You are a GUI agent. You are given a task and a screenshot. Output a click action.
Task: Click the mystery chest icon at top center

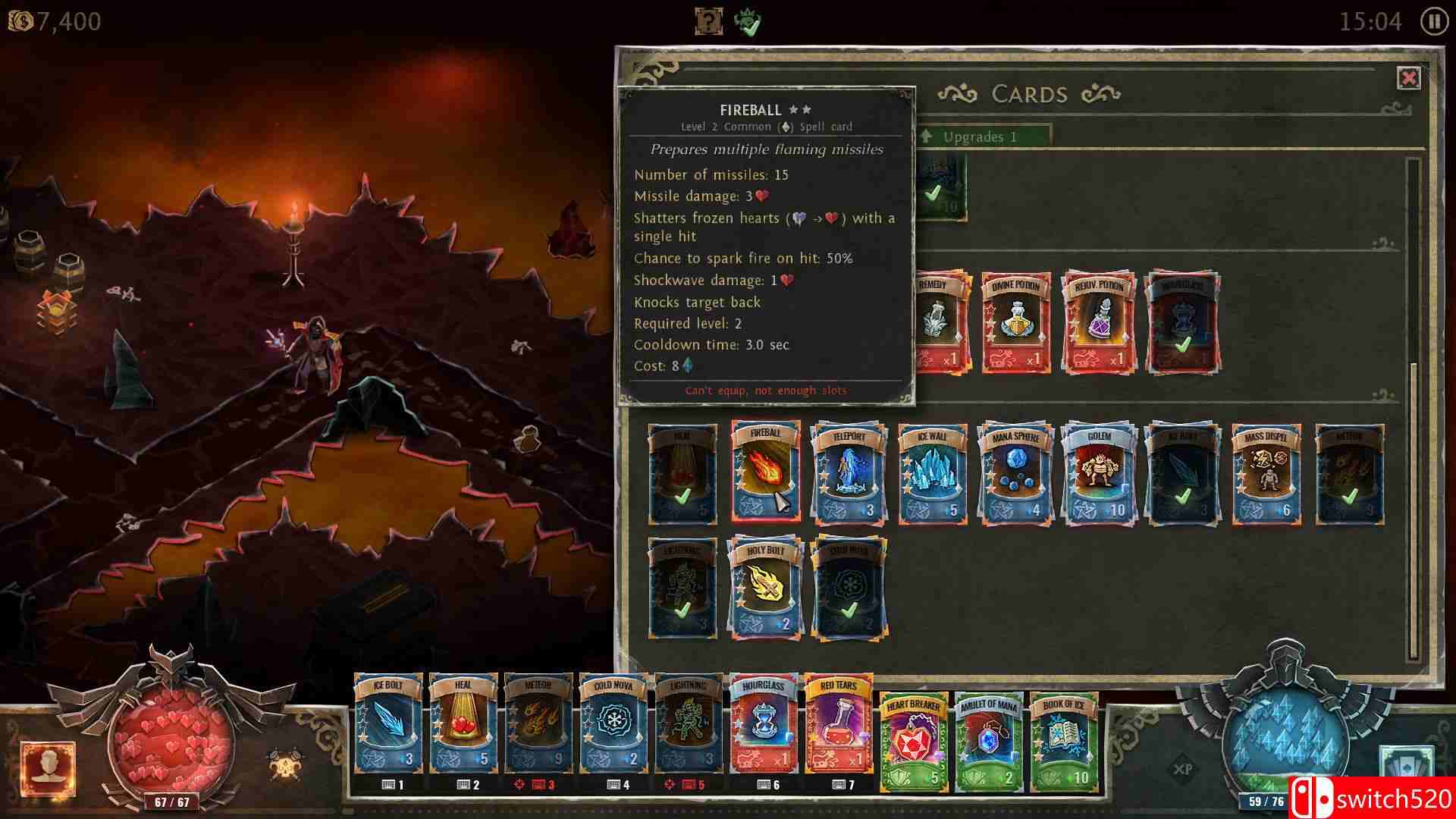[706, 20]
